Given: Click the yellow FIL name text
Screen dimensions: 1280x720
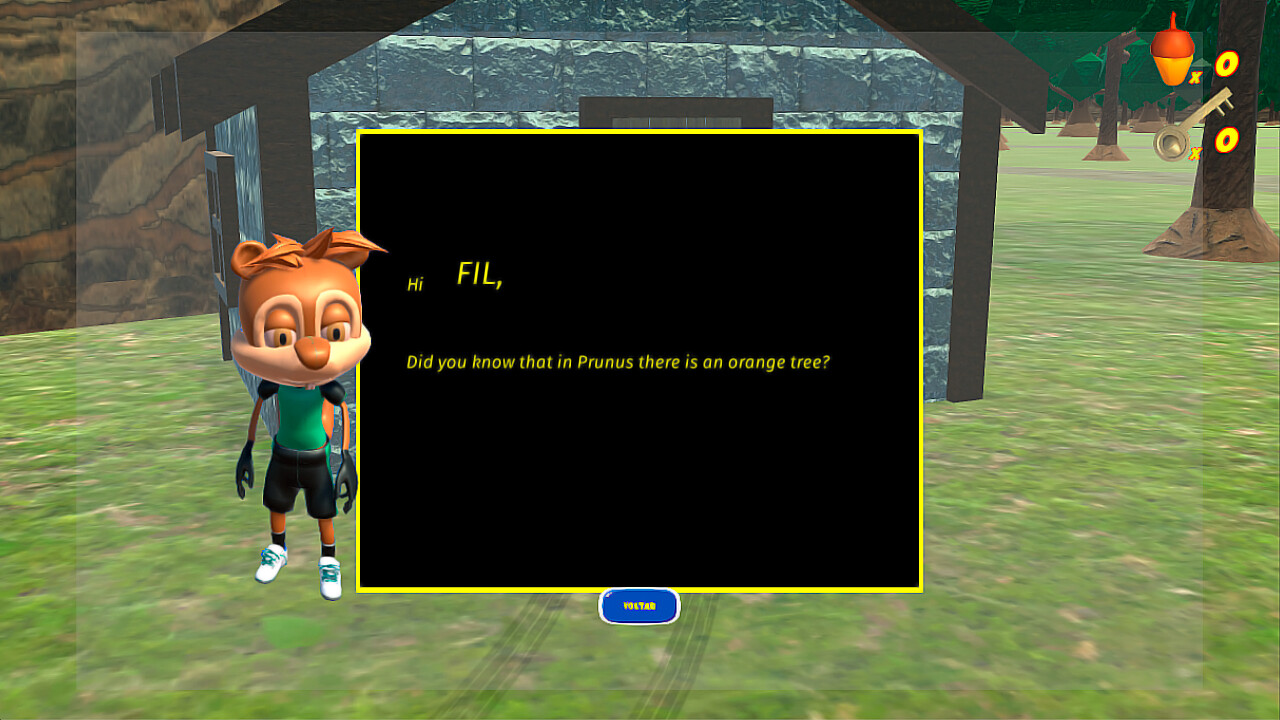Looking at the screenshot, I should click(x=478, y=275).
